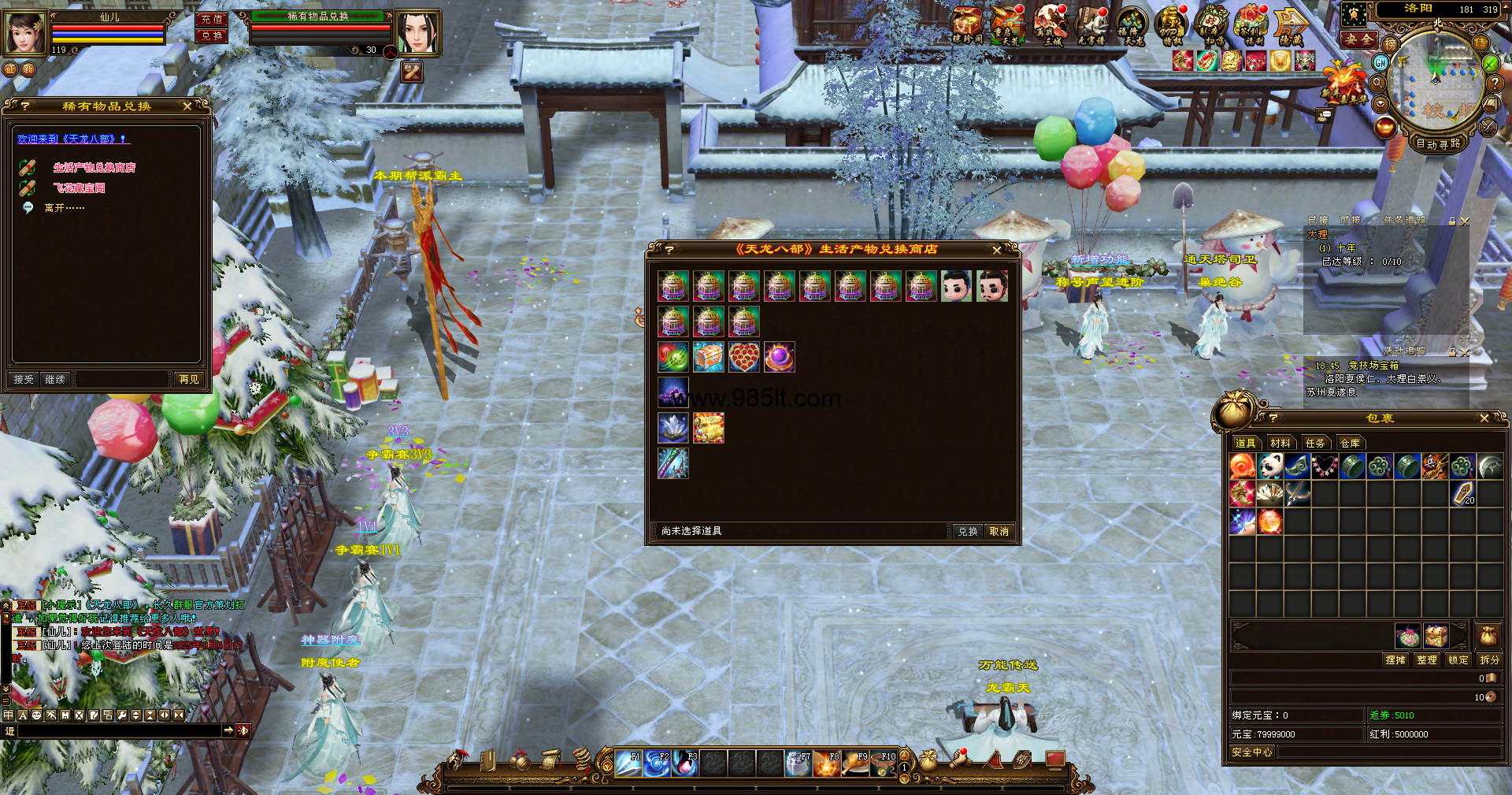Click the 再见 goodbye button
The width and height of the screenshot is (1512, 795).
click(x=189, y=380)
